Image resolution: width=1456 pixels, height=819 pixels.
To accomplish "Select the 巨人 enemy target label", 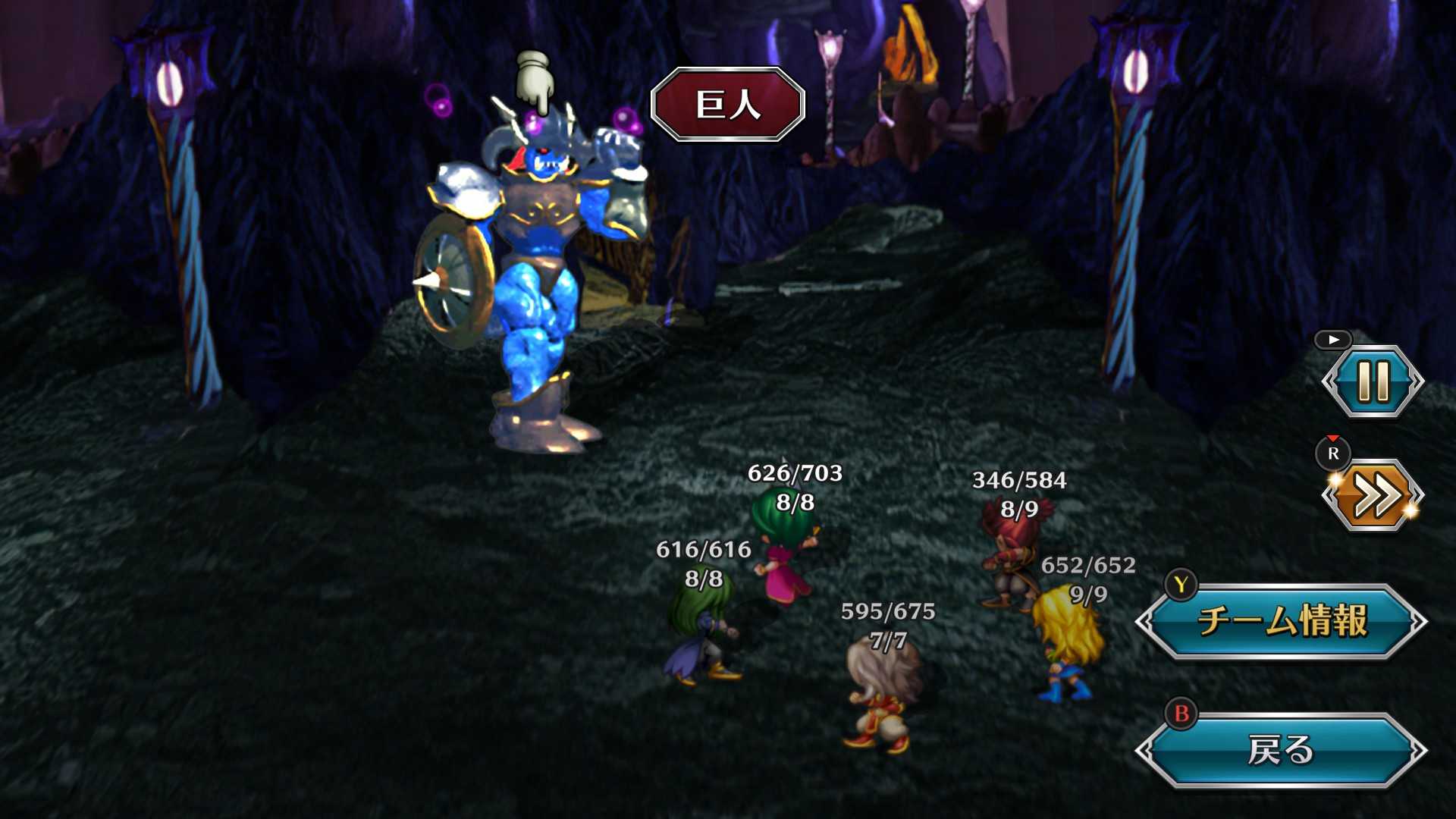I will click(728, 105).
